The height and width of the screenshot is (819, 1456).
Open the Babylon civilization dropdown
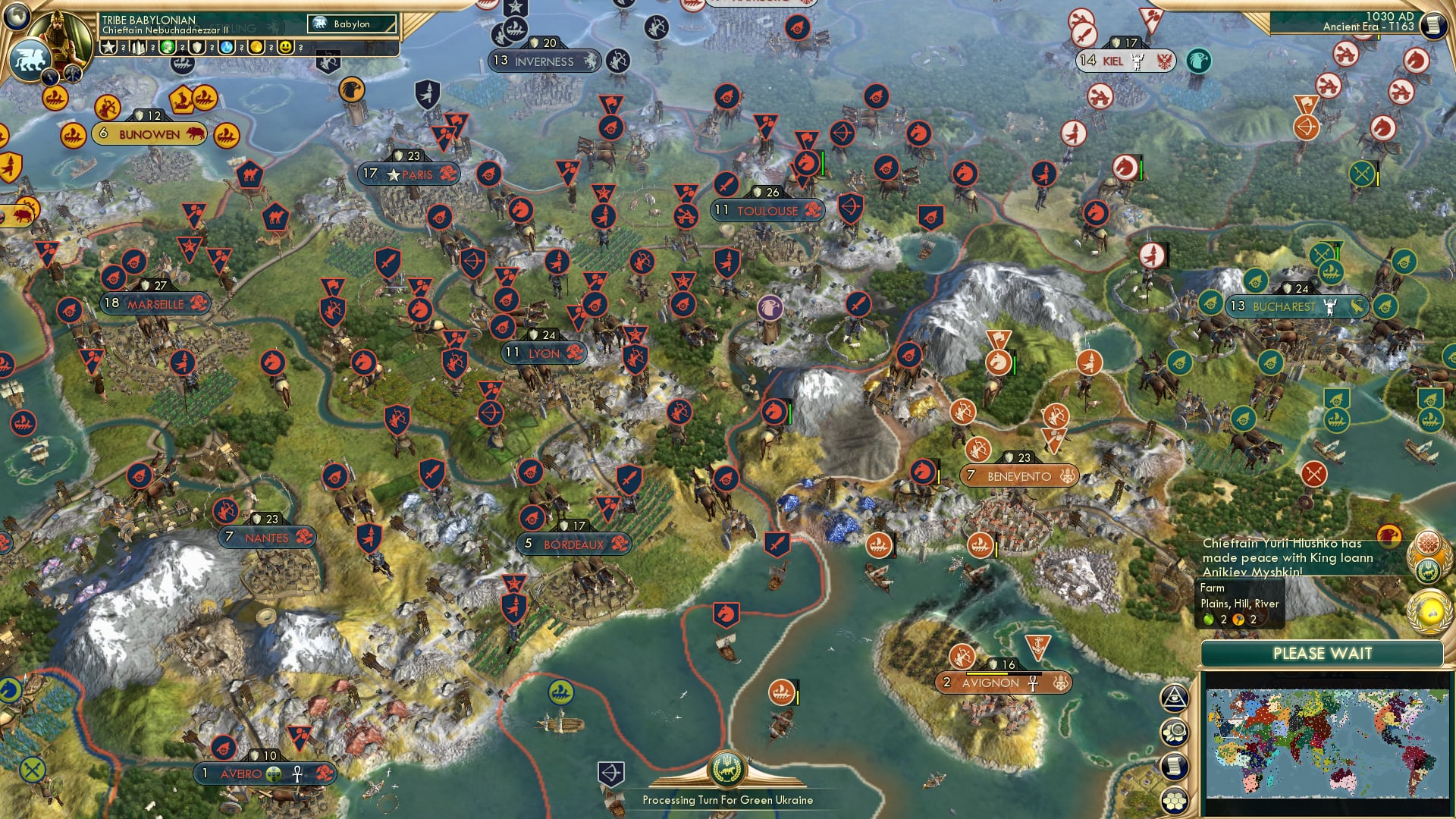[353, 24]
